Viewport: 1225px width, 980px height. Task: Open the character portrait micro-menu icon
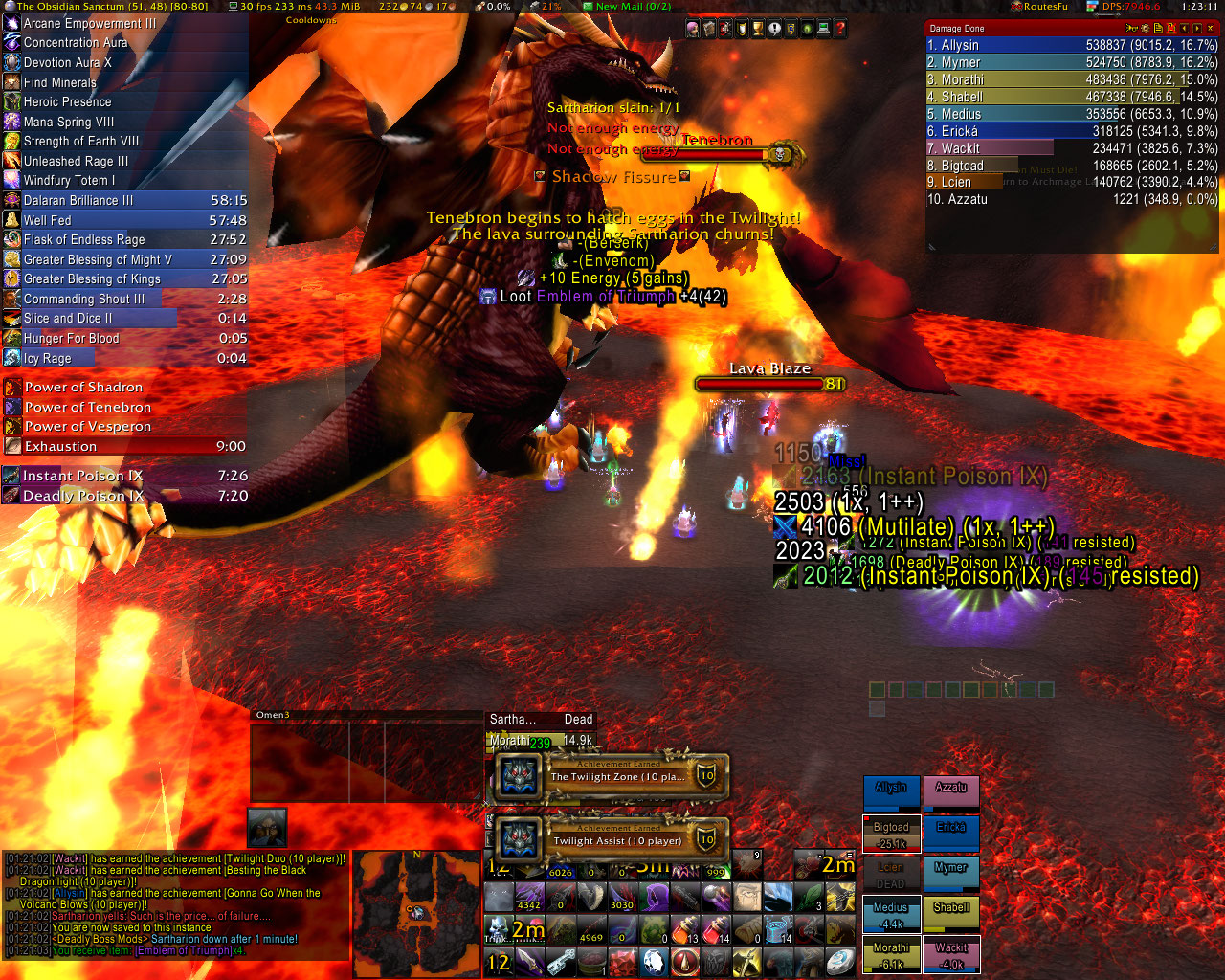point(692,30)
